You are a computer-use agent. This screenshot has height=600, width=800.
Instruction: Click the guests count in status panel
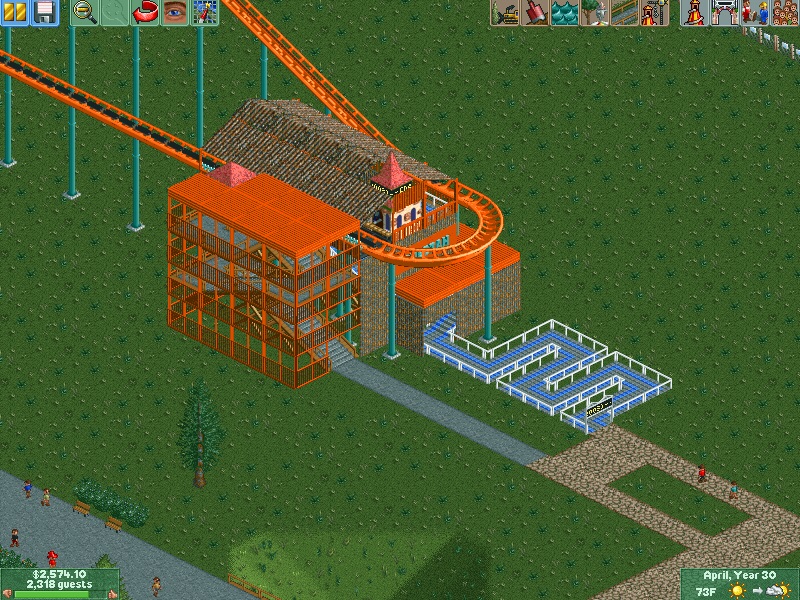(x=59, y=585)
